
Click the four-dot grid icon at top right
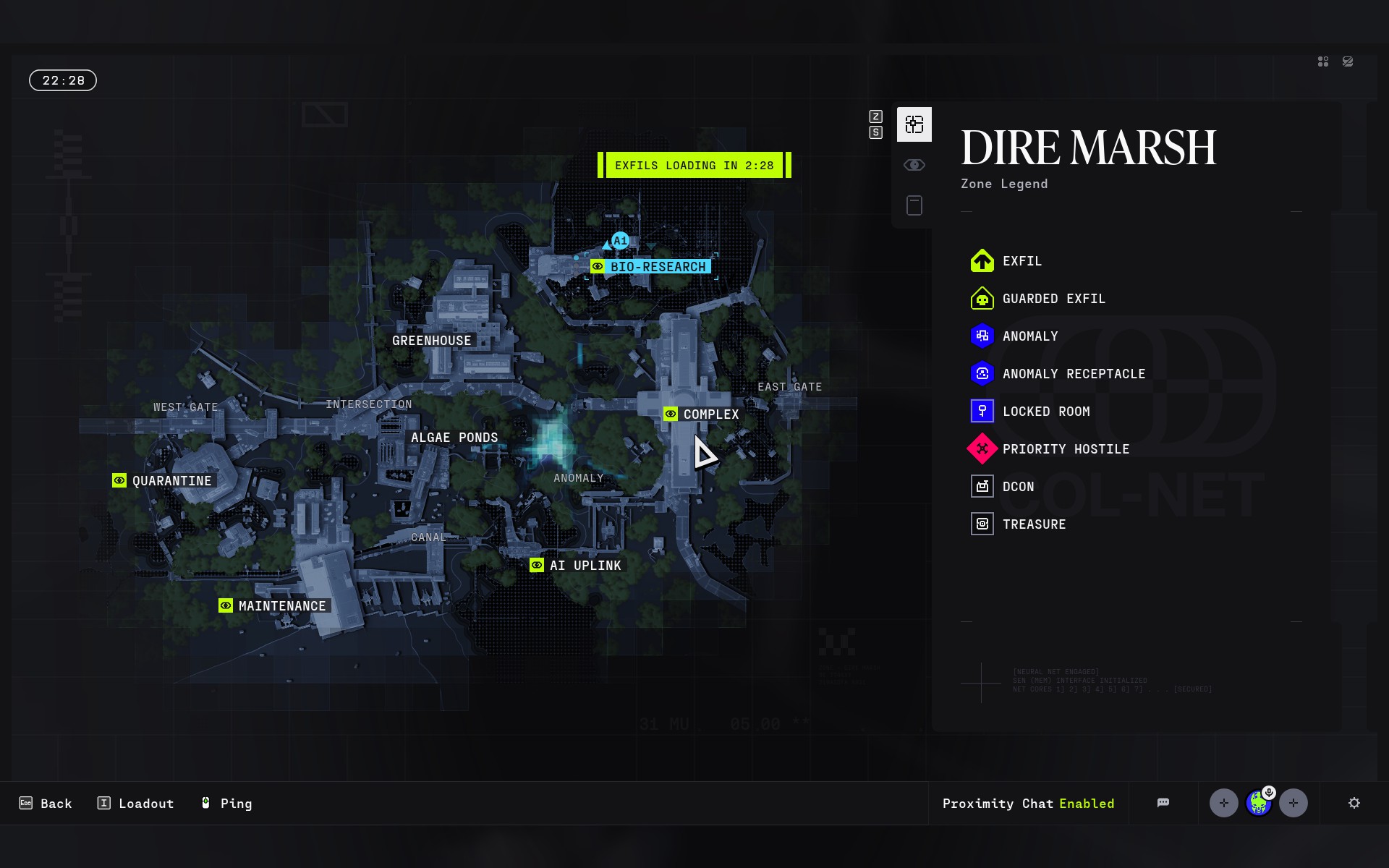tap(1323, 62)
